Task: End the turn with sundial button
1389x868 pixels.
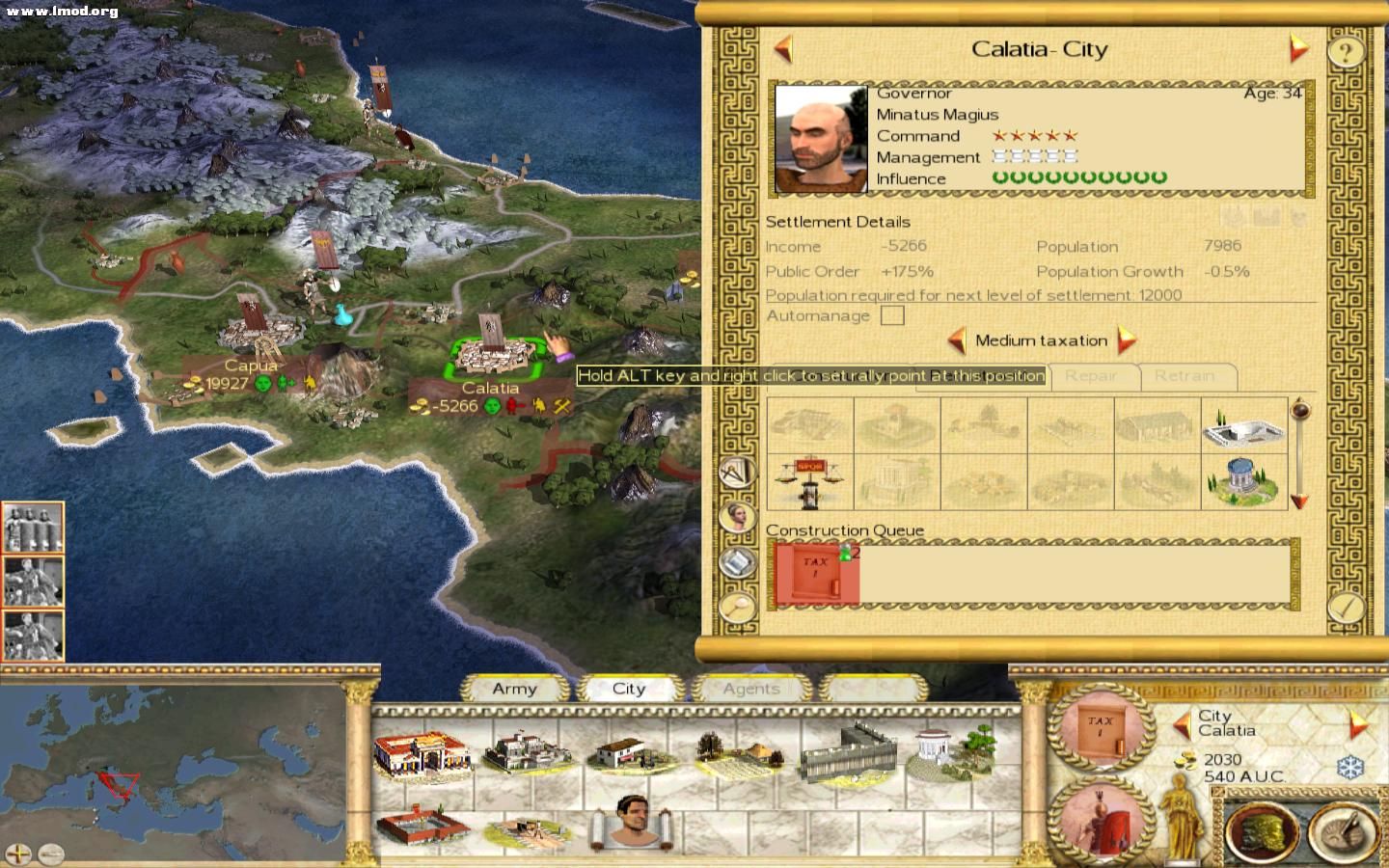Action: [x=1344, y=830]
